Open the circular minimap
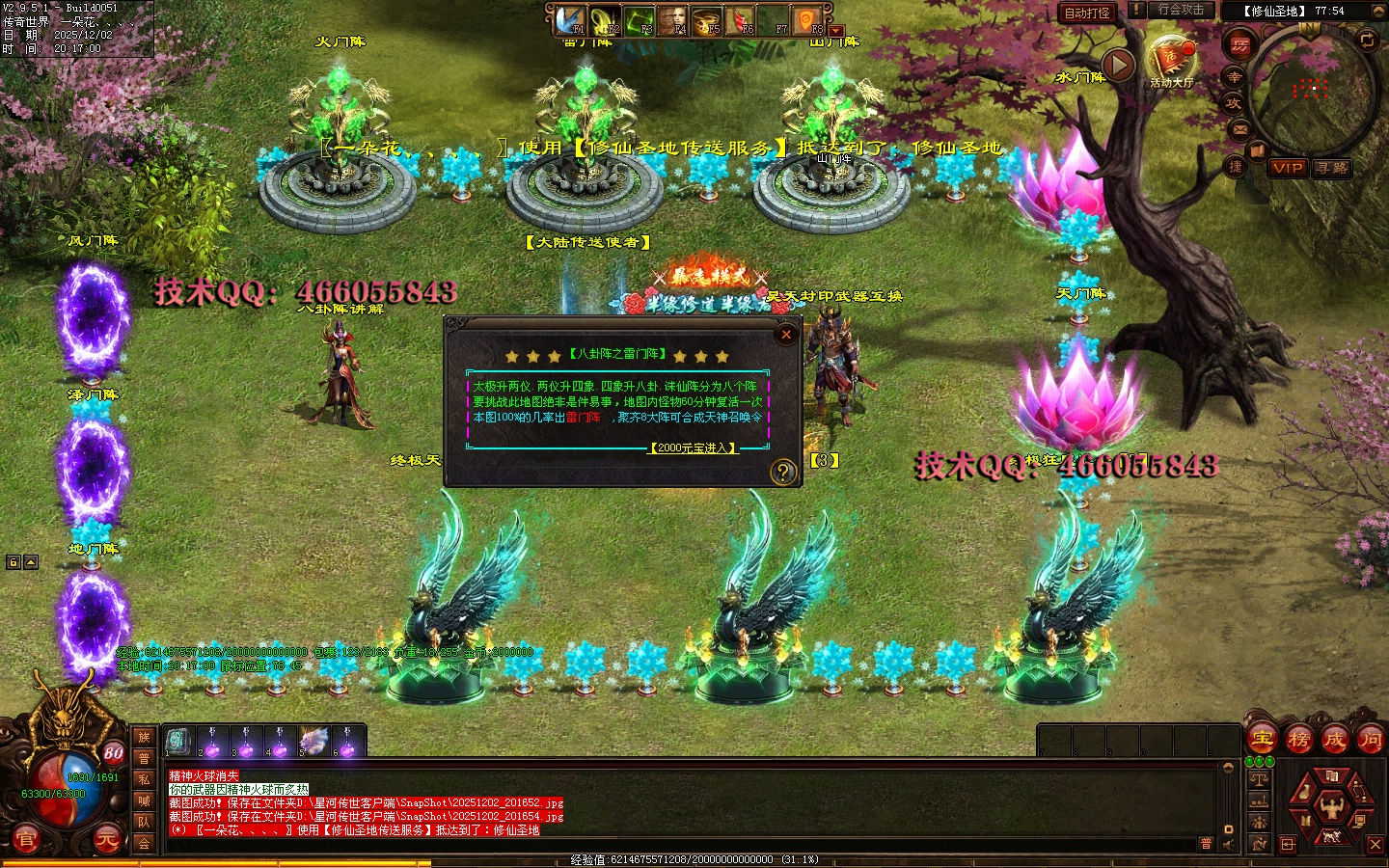Image resolution: width=1389 pixels, height=868 pixels. 1311,91
